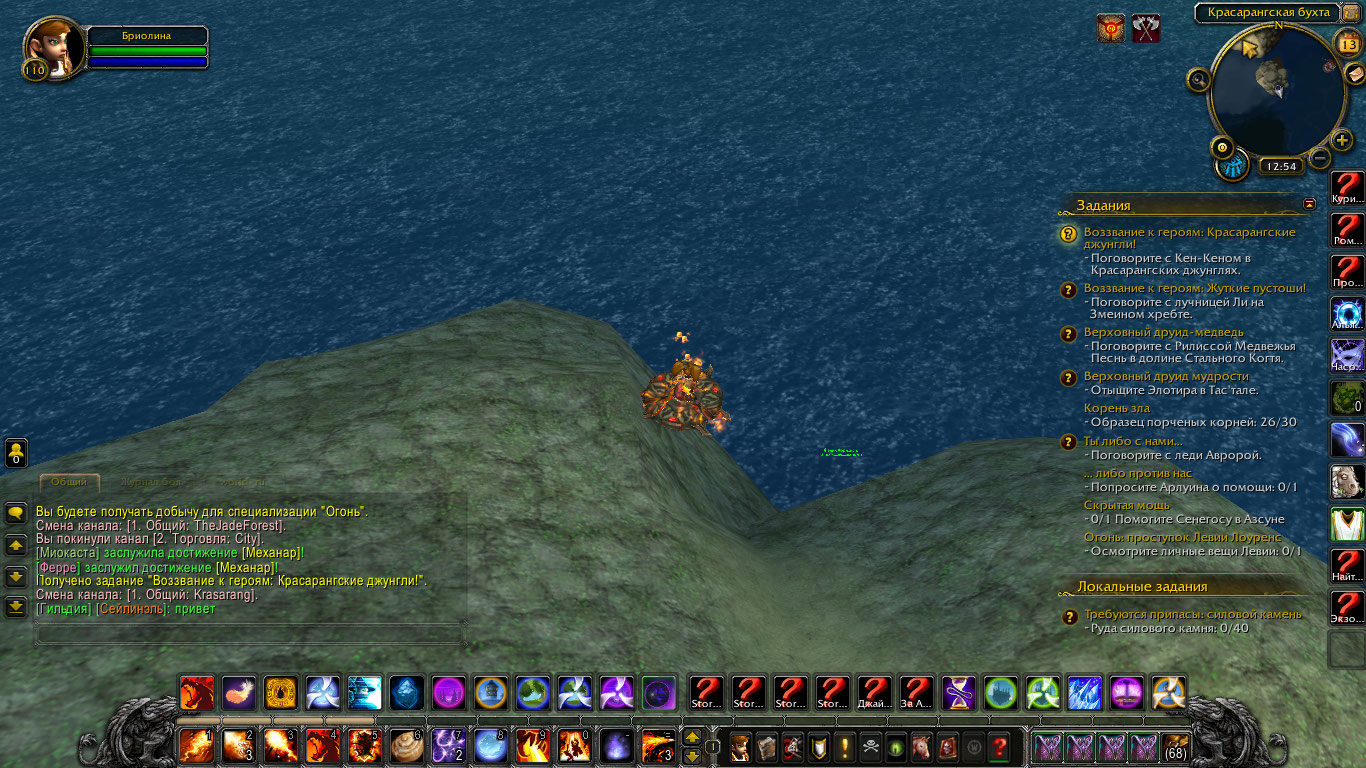This screenshot has height=768, width=1366.
Task: Click the crossed axes buff icon
Action: (1146, 28)
